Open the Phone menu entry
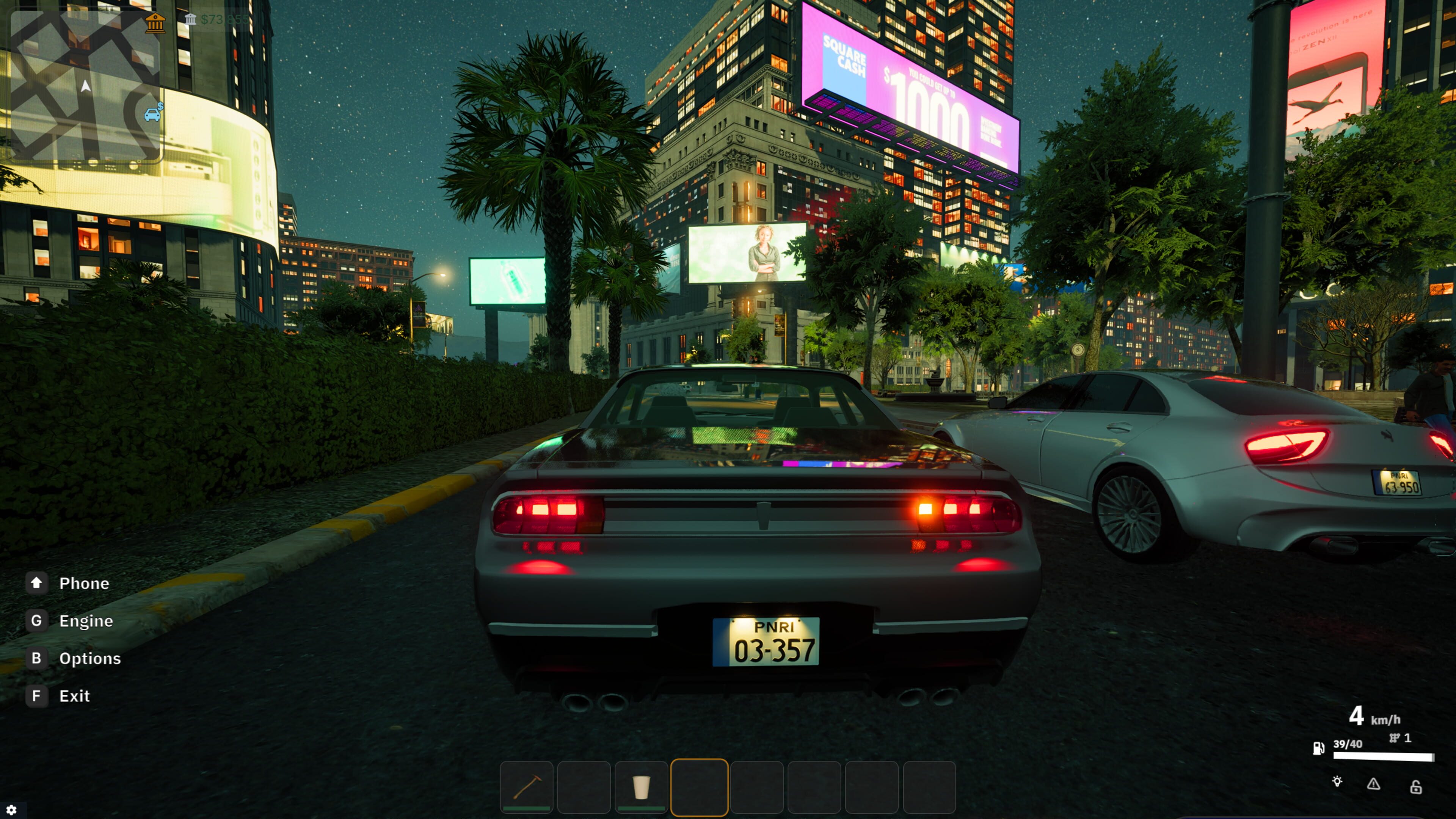 pyautogui.click(x=84, y=583)
